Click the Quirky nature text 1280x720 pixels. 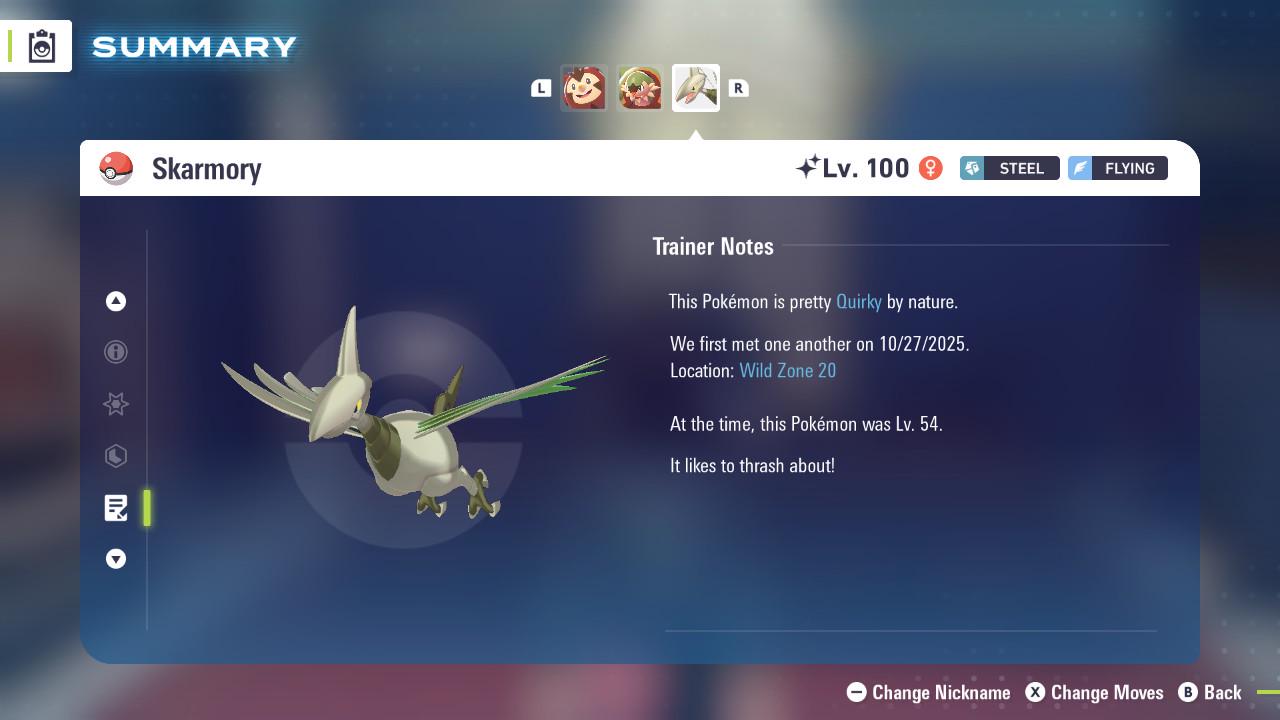click(858, 301)
